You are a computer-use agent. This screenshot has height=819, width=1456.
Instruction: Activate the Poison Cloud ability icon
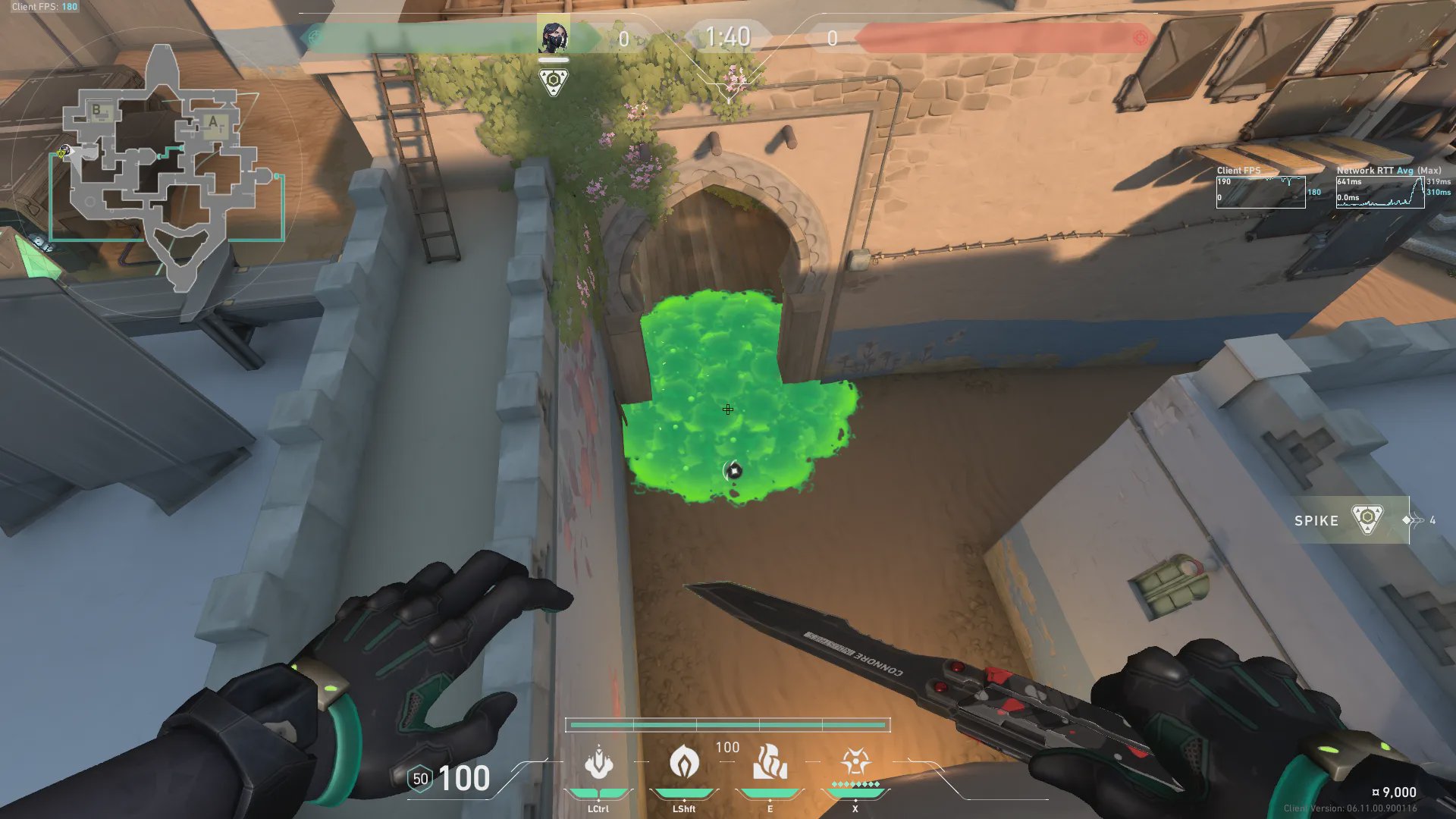click(x=683, y=762)
